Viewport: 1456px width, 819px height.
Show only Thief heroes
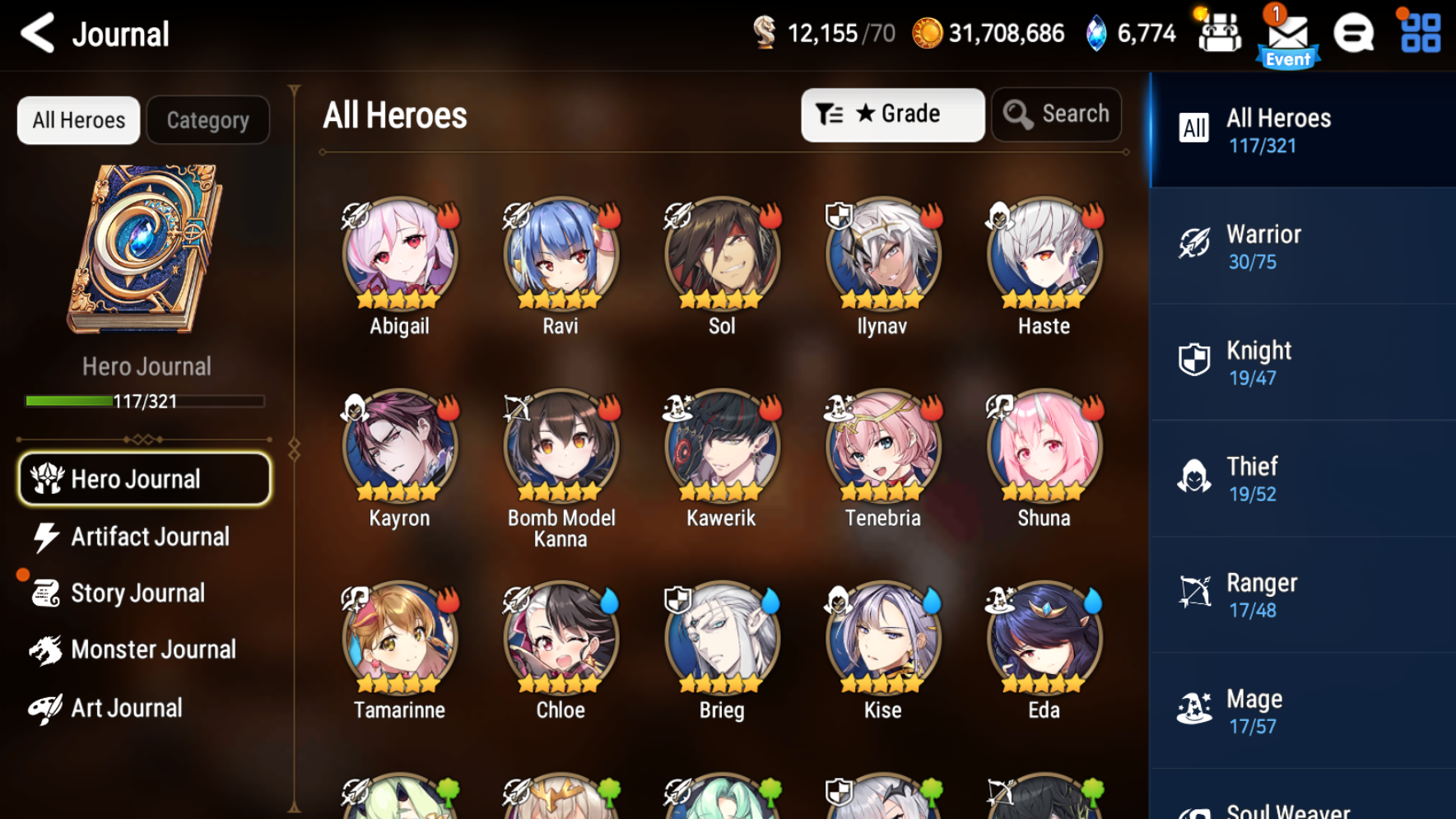pyautogui.click(x=1302, y=479)
